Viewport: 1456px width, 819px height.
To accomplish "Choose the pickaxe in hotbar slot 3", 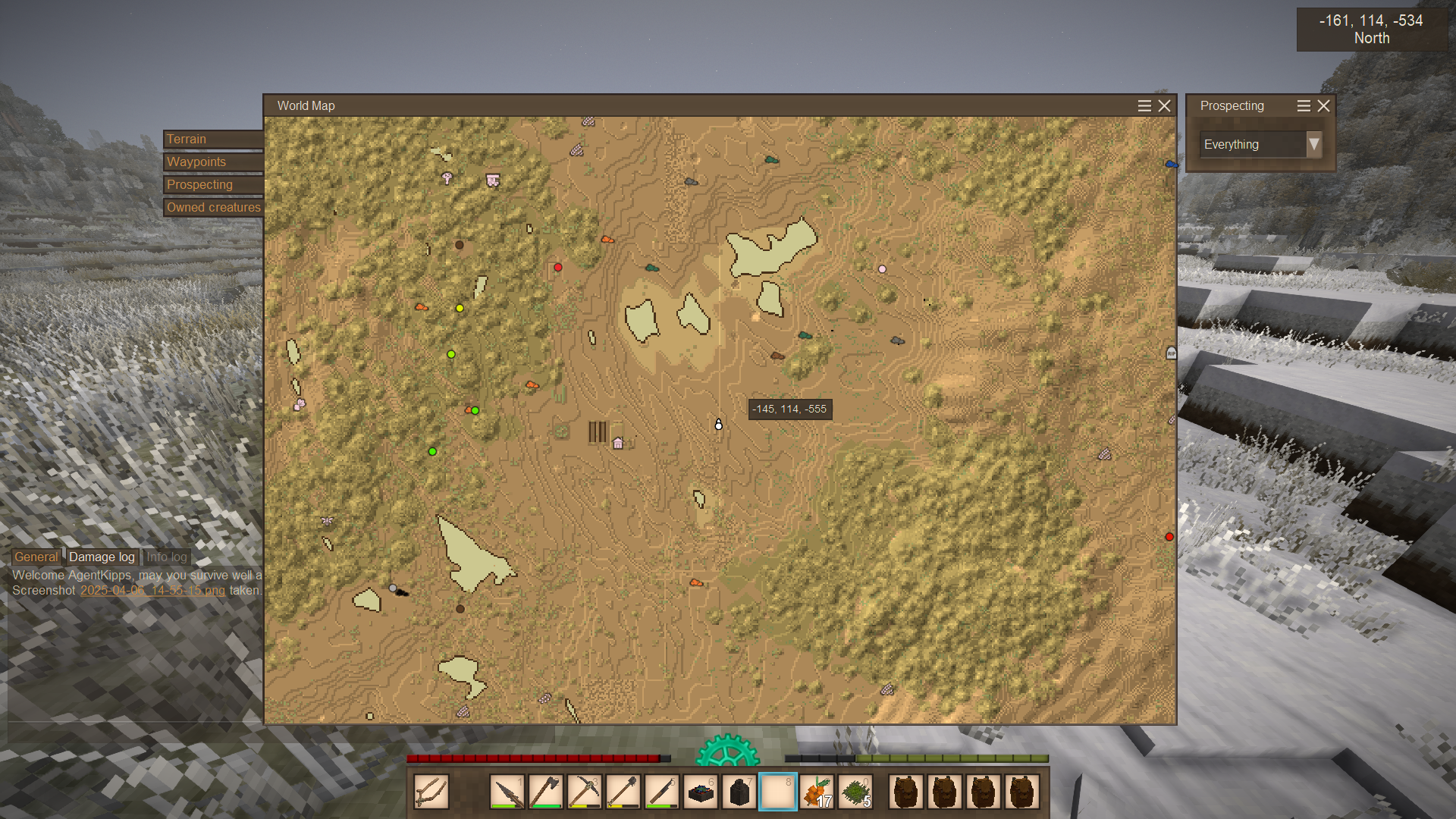I will [x=585, y=792].
